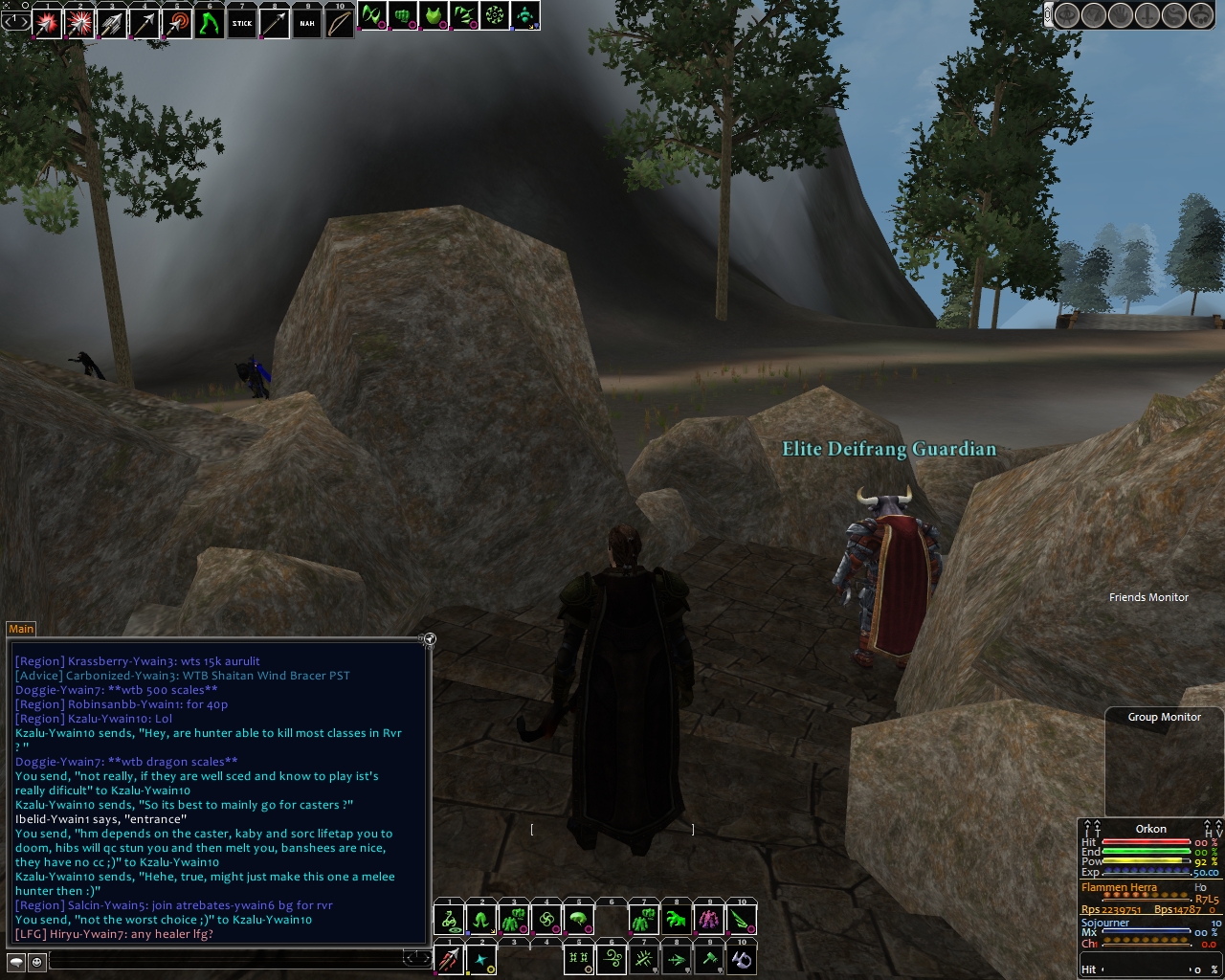Trigger the green wind swirl ability

click(x=612, y=960)
